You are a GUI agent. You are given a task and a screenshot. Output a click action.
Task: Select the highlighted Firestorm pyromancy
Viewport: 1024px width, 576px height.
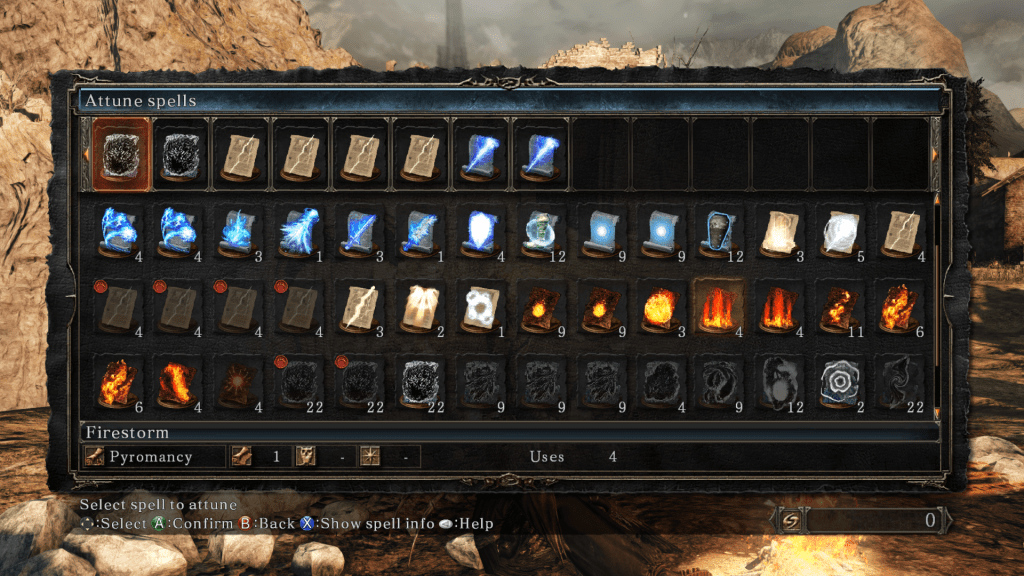pos(719,304)
